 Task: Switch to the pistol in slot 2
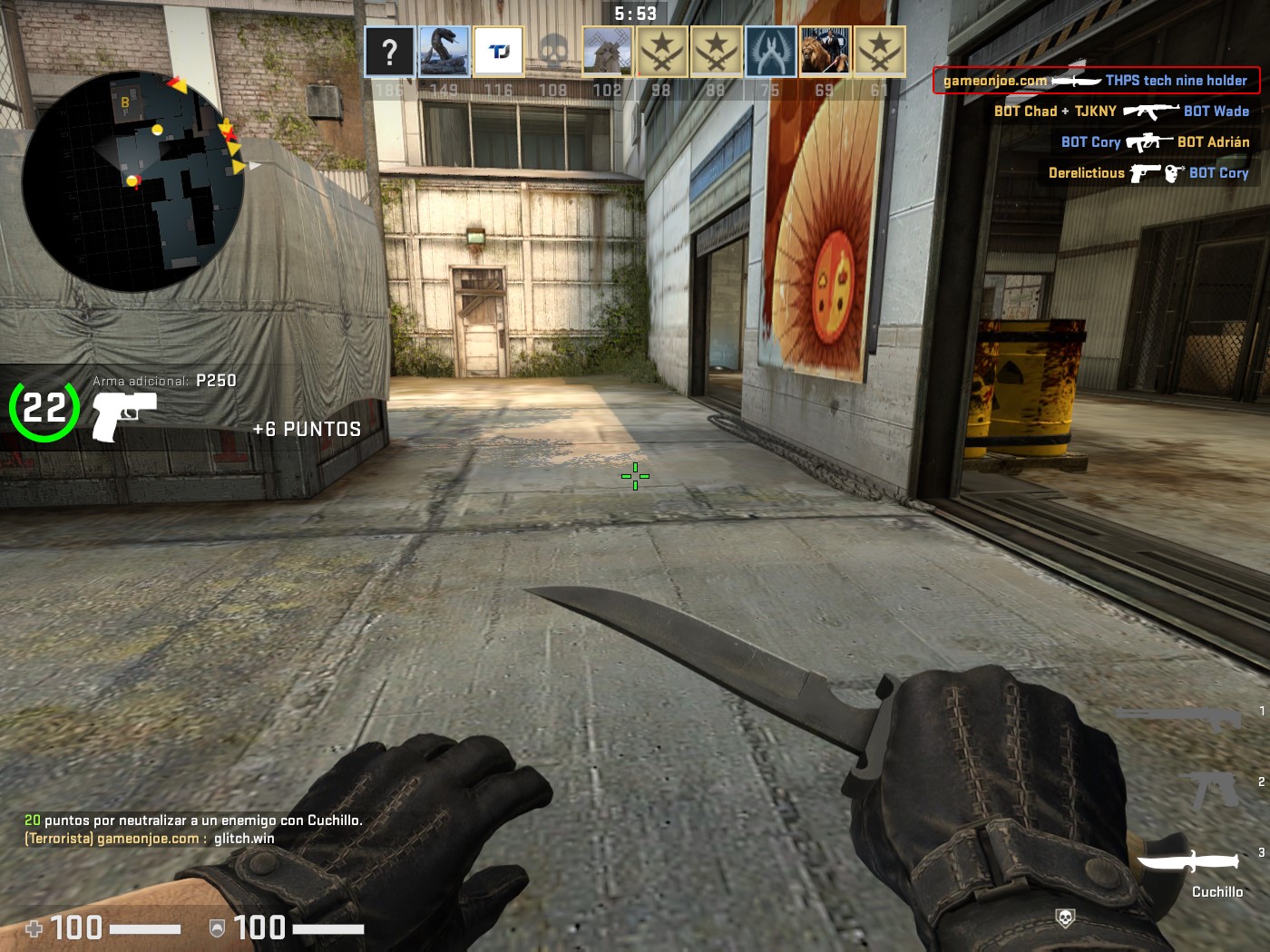click(1214, 789)
